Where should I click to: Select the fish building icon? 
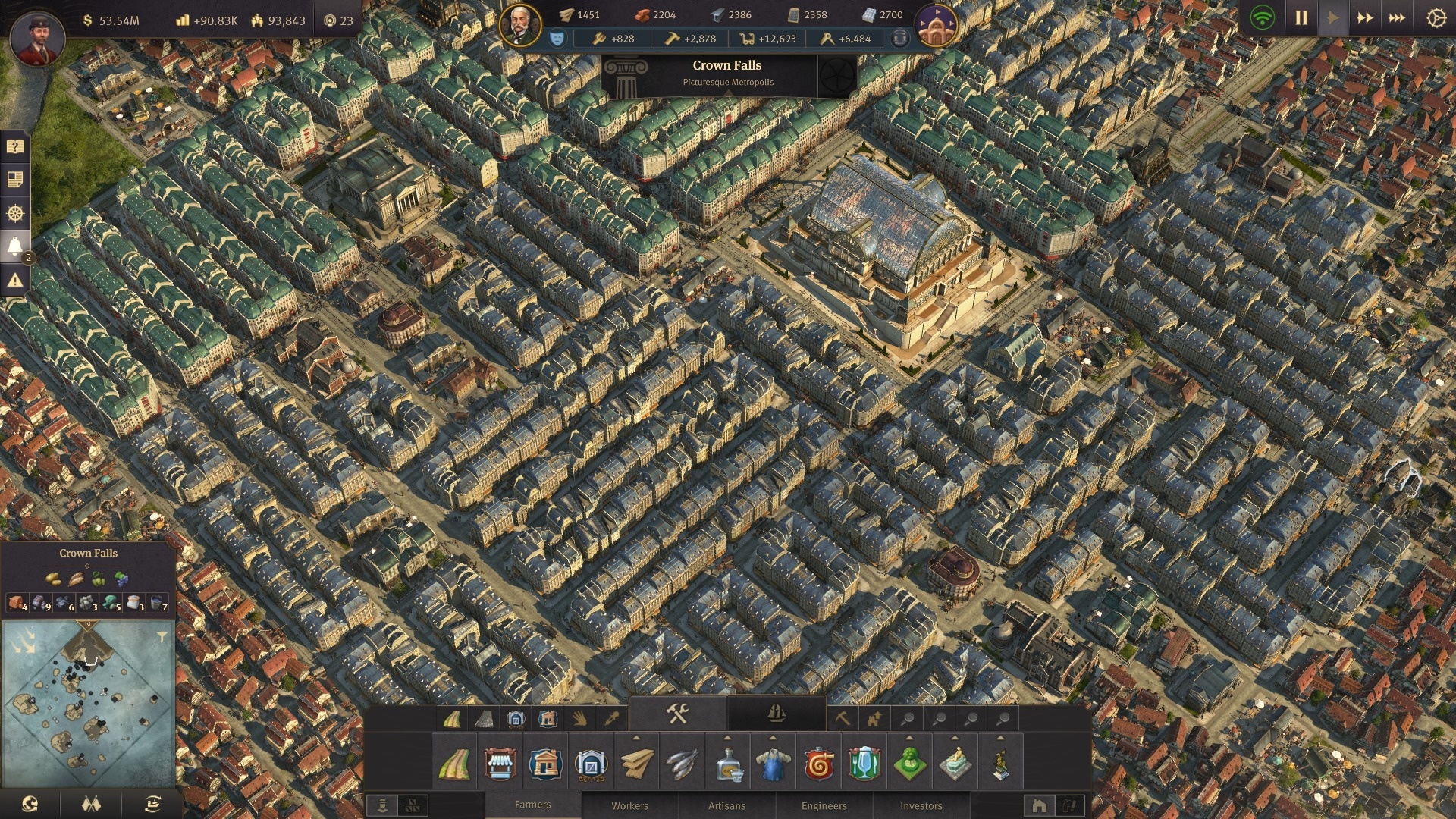(681, 764)
